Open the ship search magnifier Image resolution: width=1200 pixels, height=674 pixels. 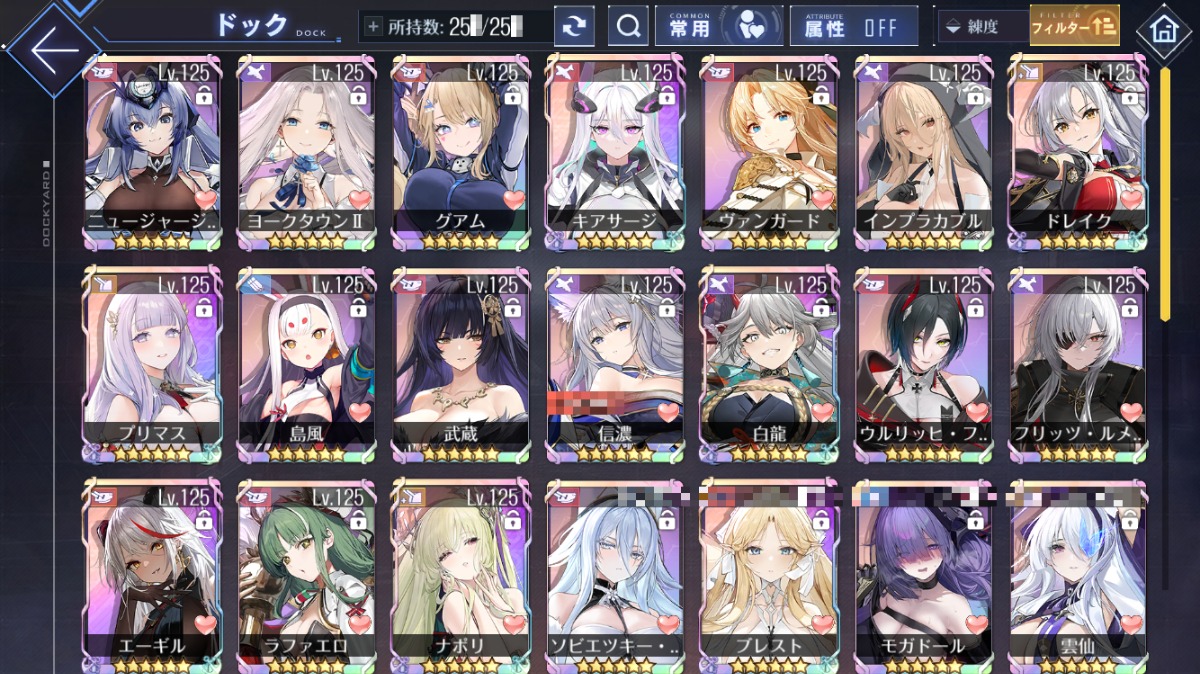[628, 27]
